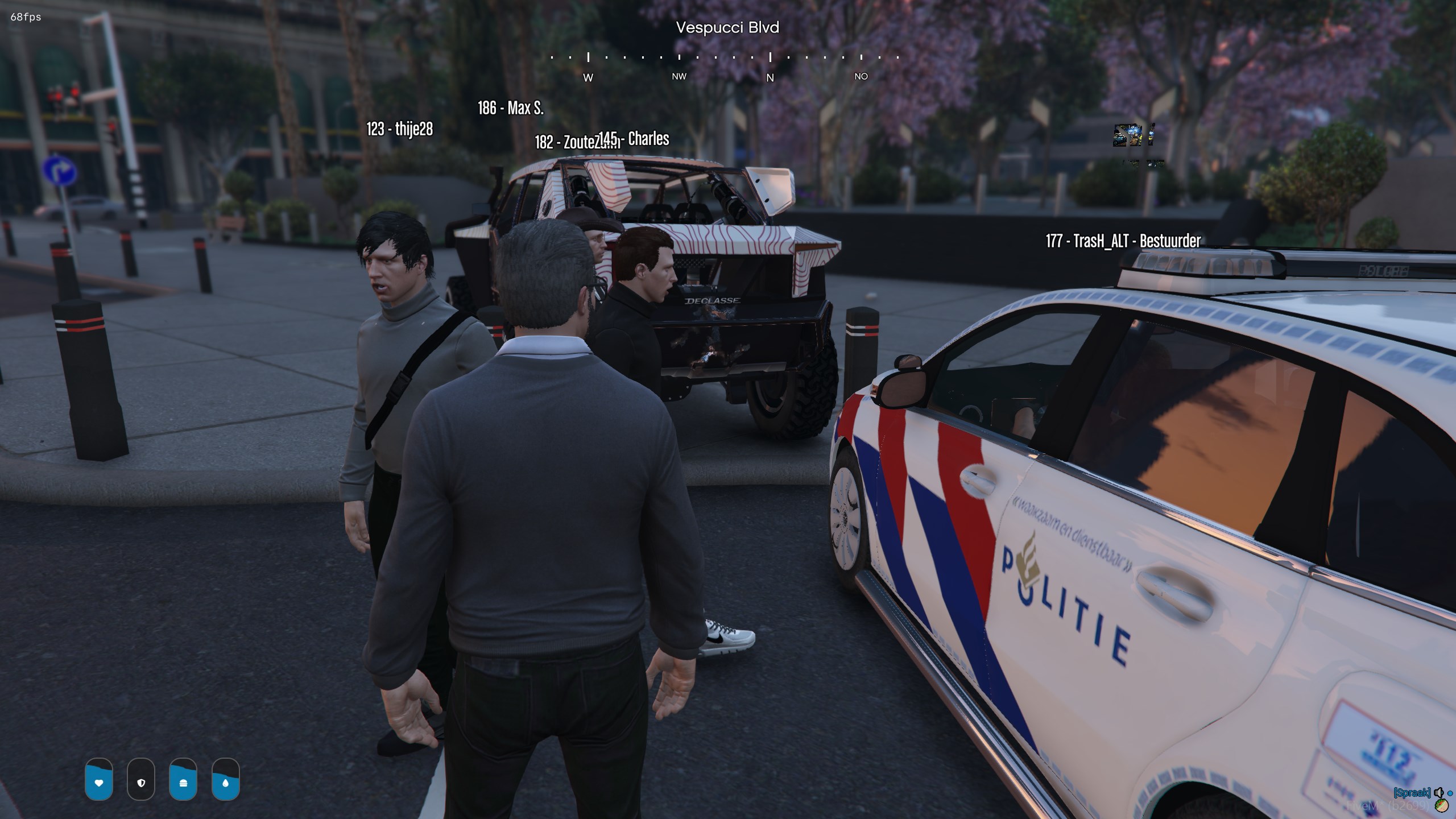Click the taco emoji icon

(1441, 805)
